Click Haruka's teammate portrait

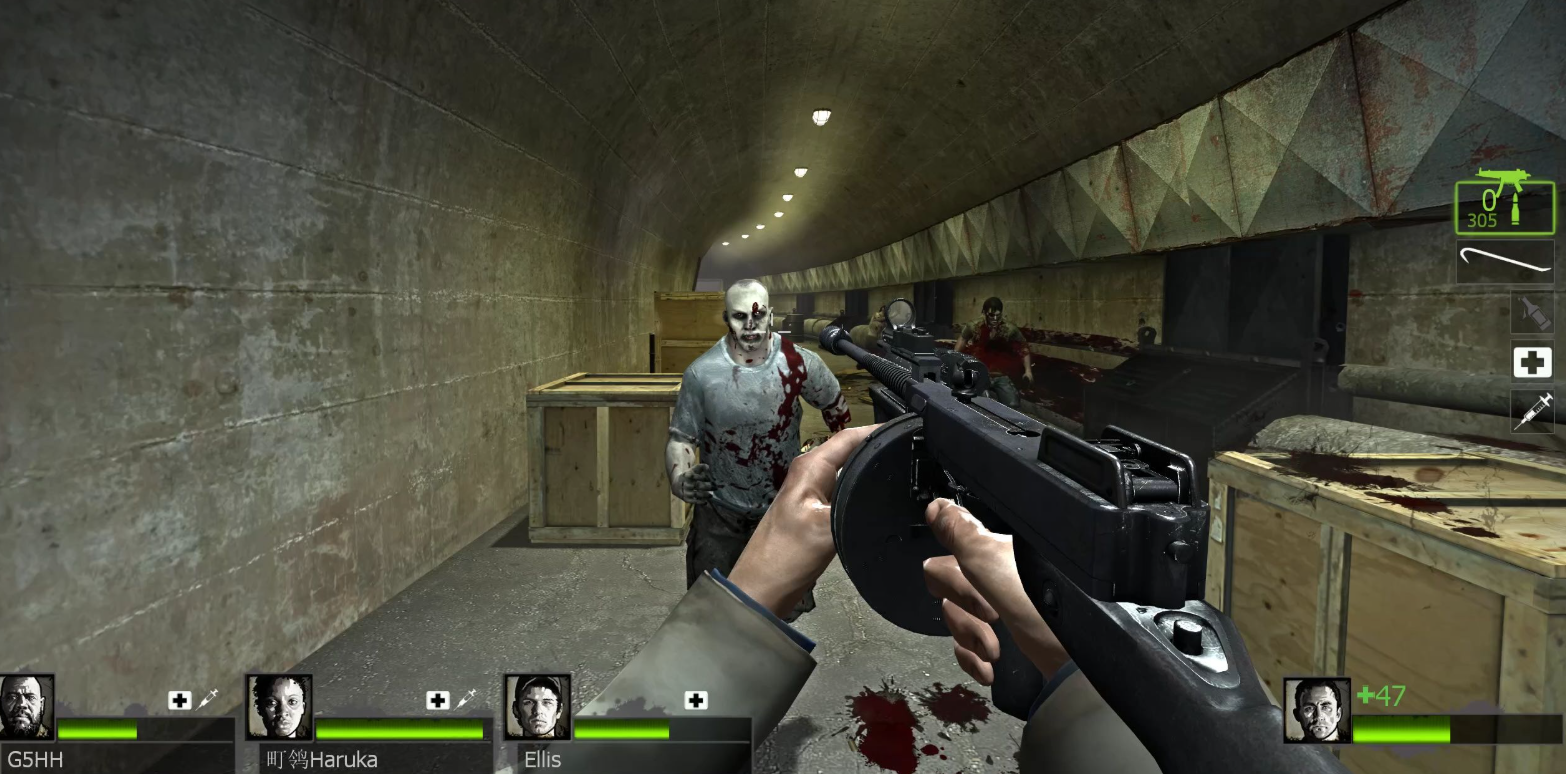tap(279, 707)
